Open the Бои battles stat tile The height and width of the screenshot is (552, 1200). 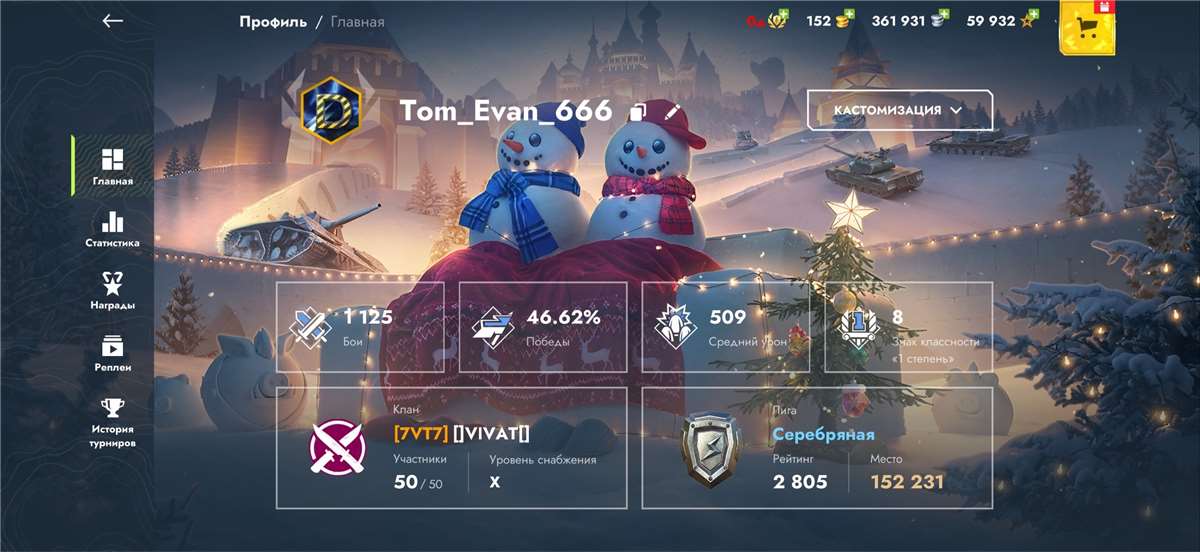(x=360, y=327)
